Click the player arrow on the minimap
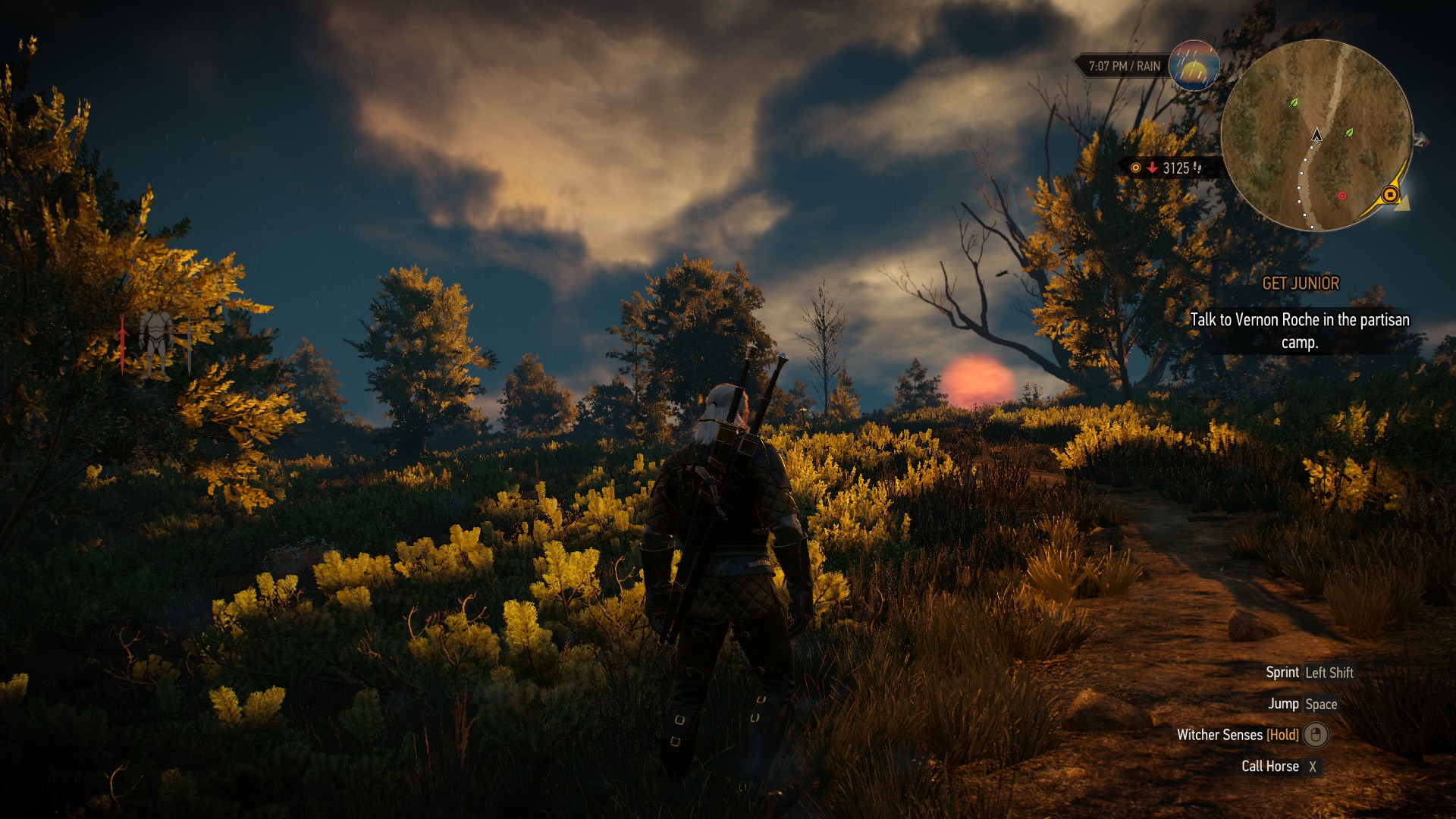This screenshot has height=819, width=1456. [x=1317, y=135]
